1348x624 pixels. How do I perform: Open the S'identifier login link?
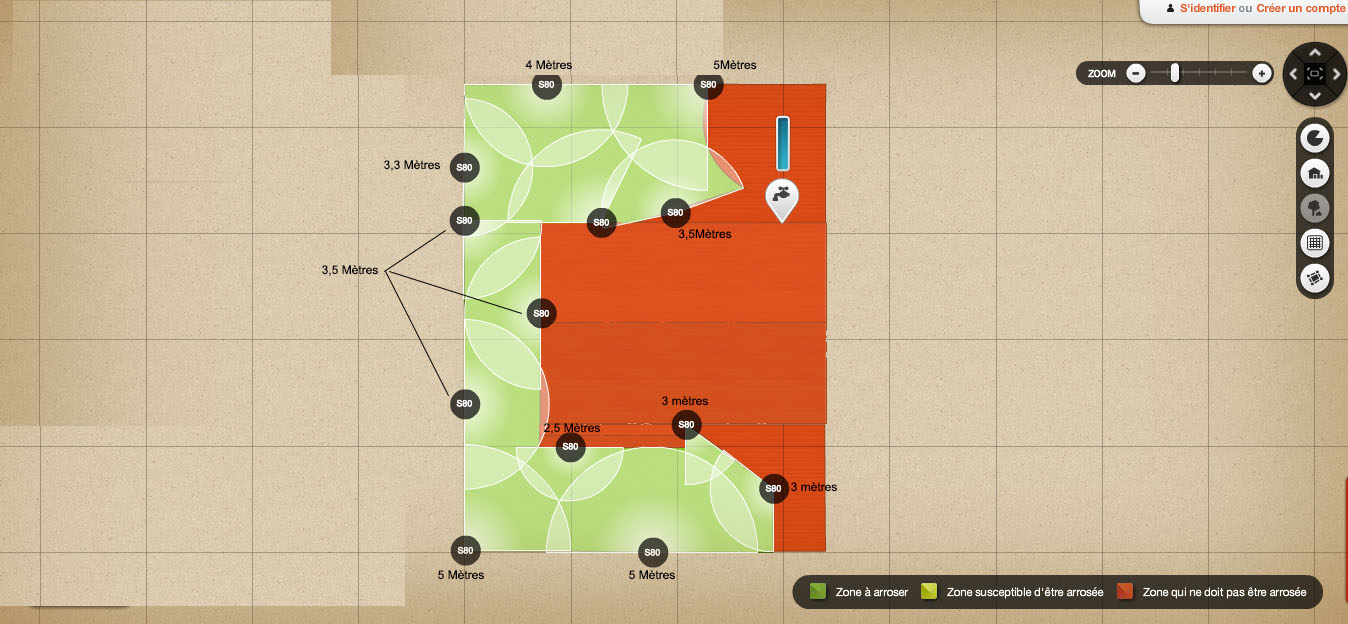pyautogui.click(x=1207, y=8)
